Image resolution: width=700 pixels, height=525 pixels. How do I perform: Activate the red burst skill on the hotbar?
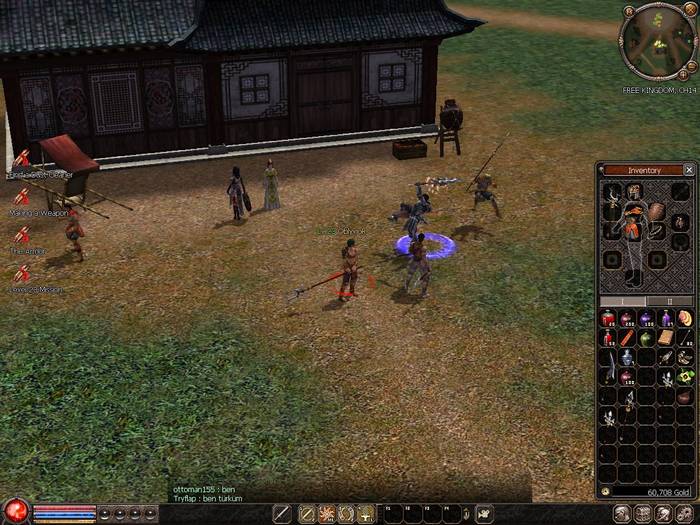(326, 514)
